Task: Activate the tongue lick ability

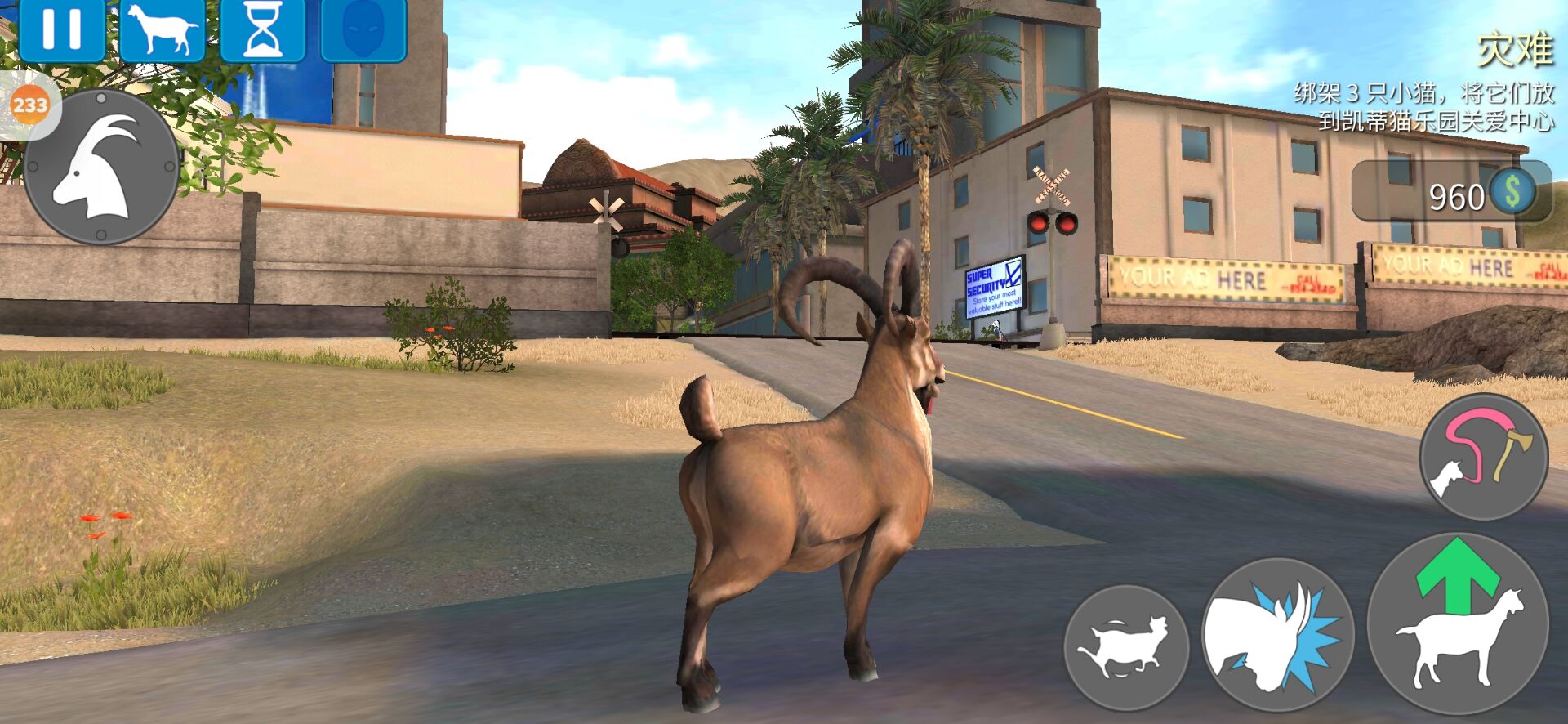Action: click(x=1483, y=456)
